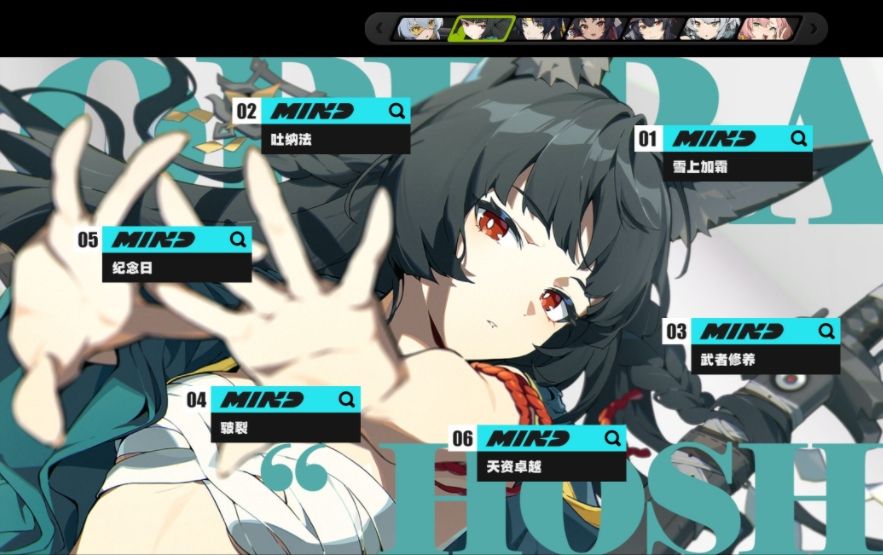Click the right arrow of the character bar
883x555 pixels.
(813, 27)
